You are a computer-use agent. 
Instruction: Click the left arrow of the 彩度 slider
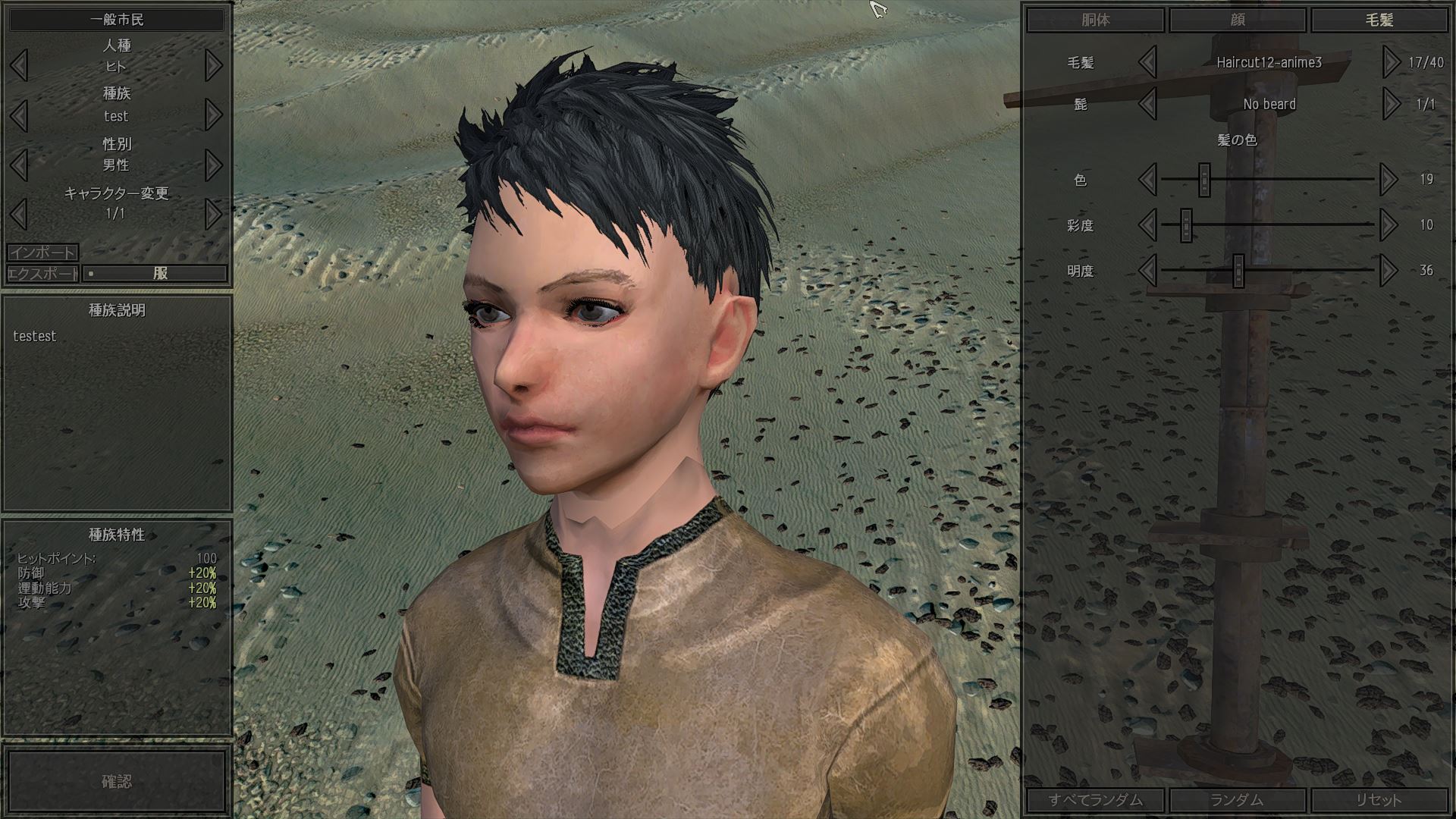tap(1147, 225)
